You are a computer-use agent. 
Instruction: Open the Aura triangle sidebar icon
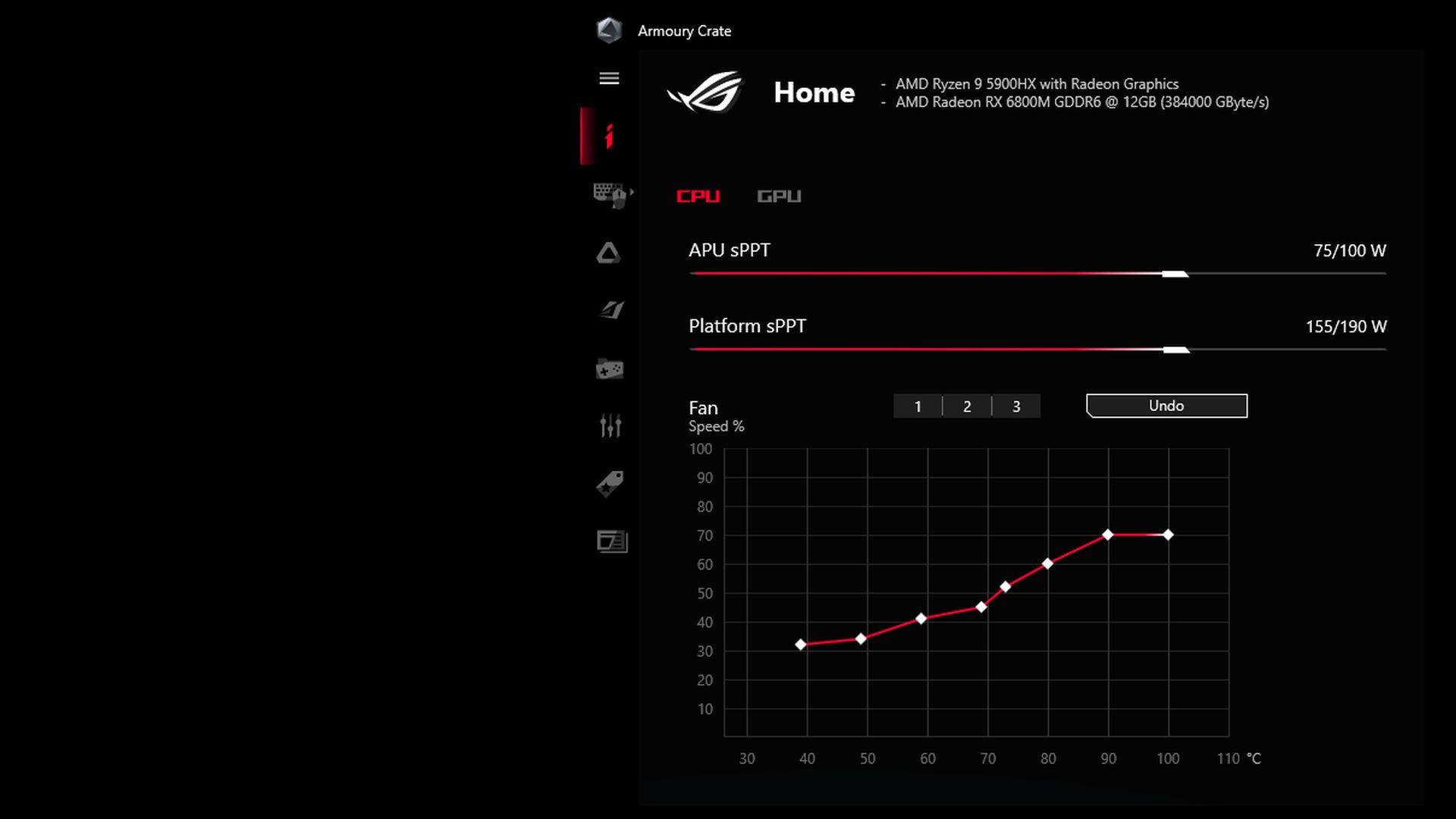coord(608,253)
